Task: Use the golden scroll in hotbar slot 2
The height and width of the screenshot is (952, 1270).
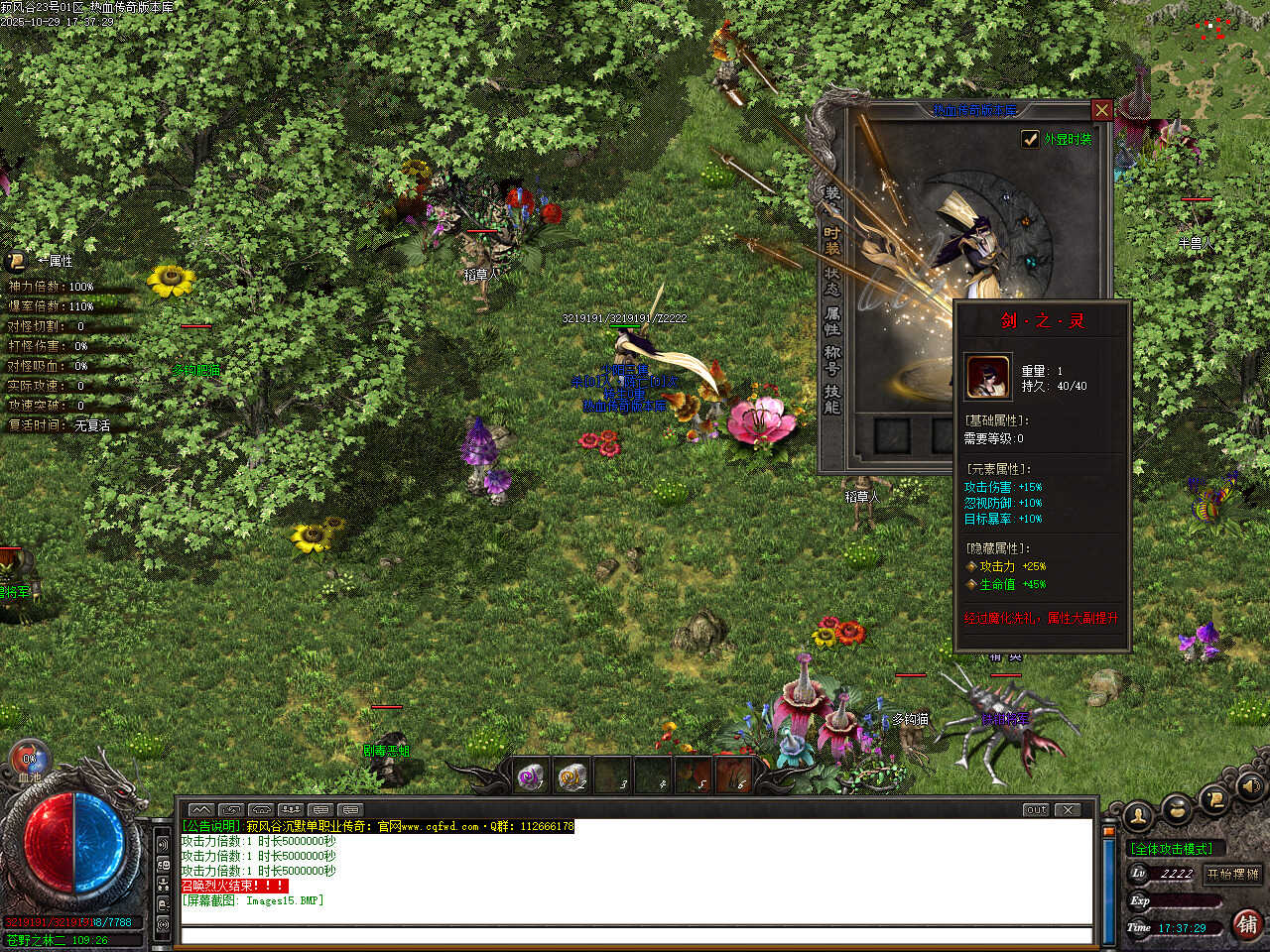Action: (571, 775)
